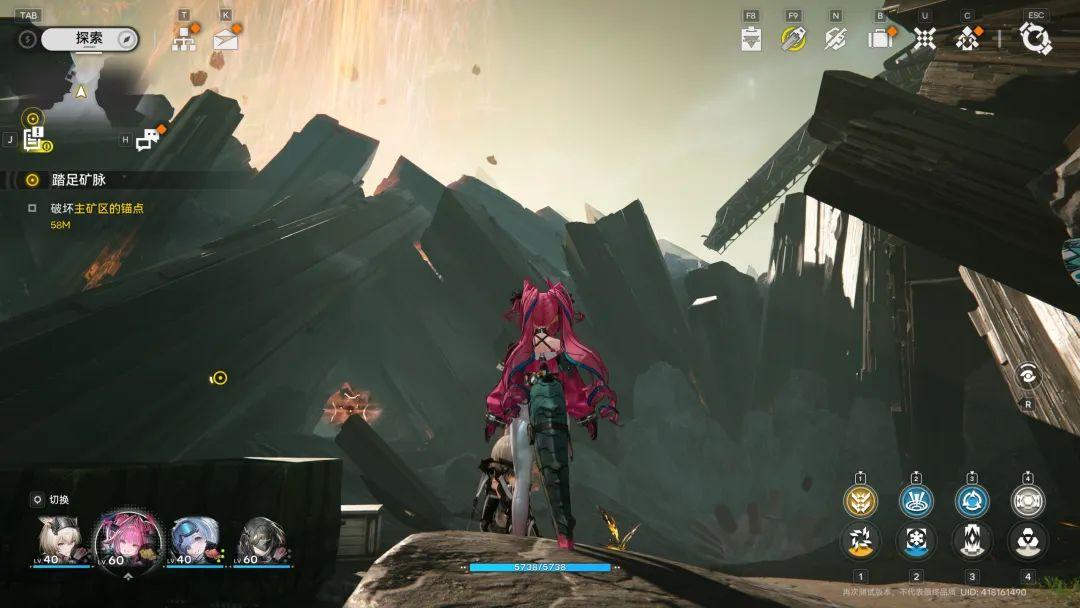Toggle the eye view icon

pyautogui.click(x=1028, y=376)
